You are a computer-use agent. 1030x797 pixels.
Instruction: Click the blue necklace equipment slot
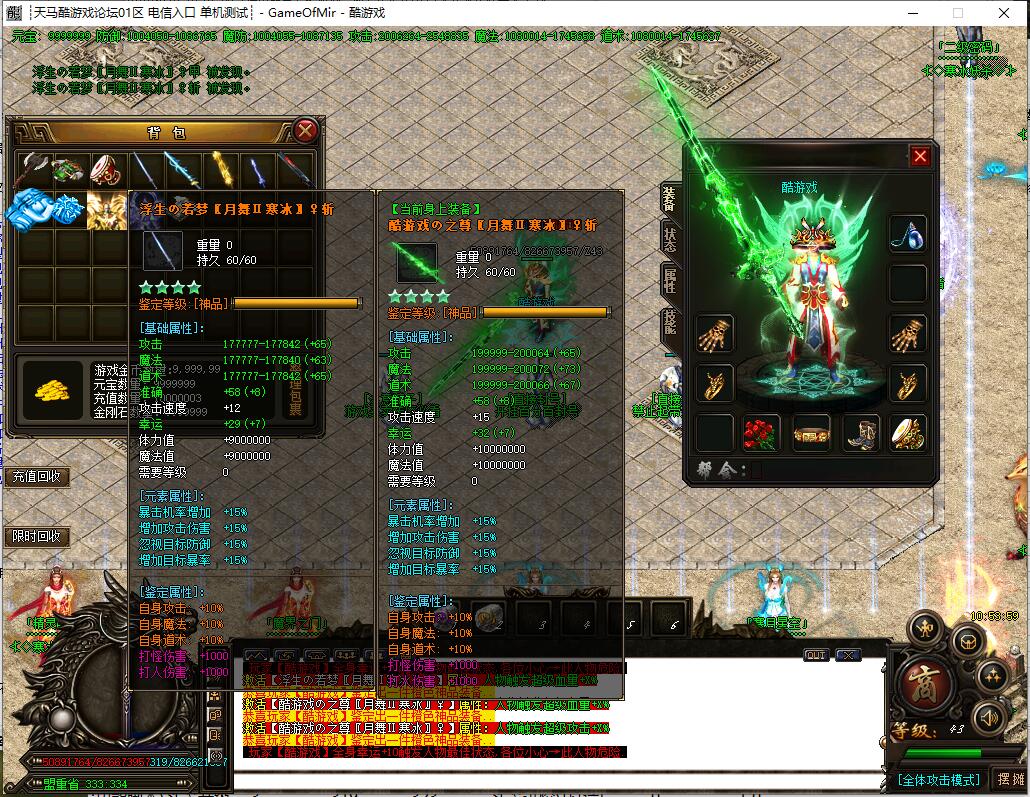(x=907, y=234)
